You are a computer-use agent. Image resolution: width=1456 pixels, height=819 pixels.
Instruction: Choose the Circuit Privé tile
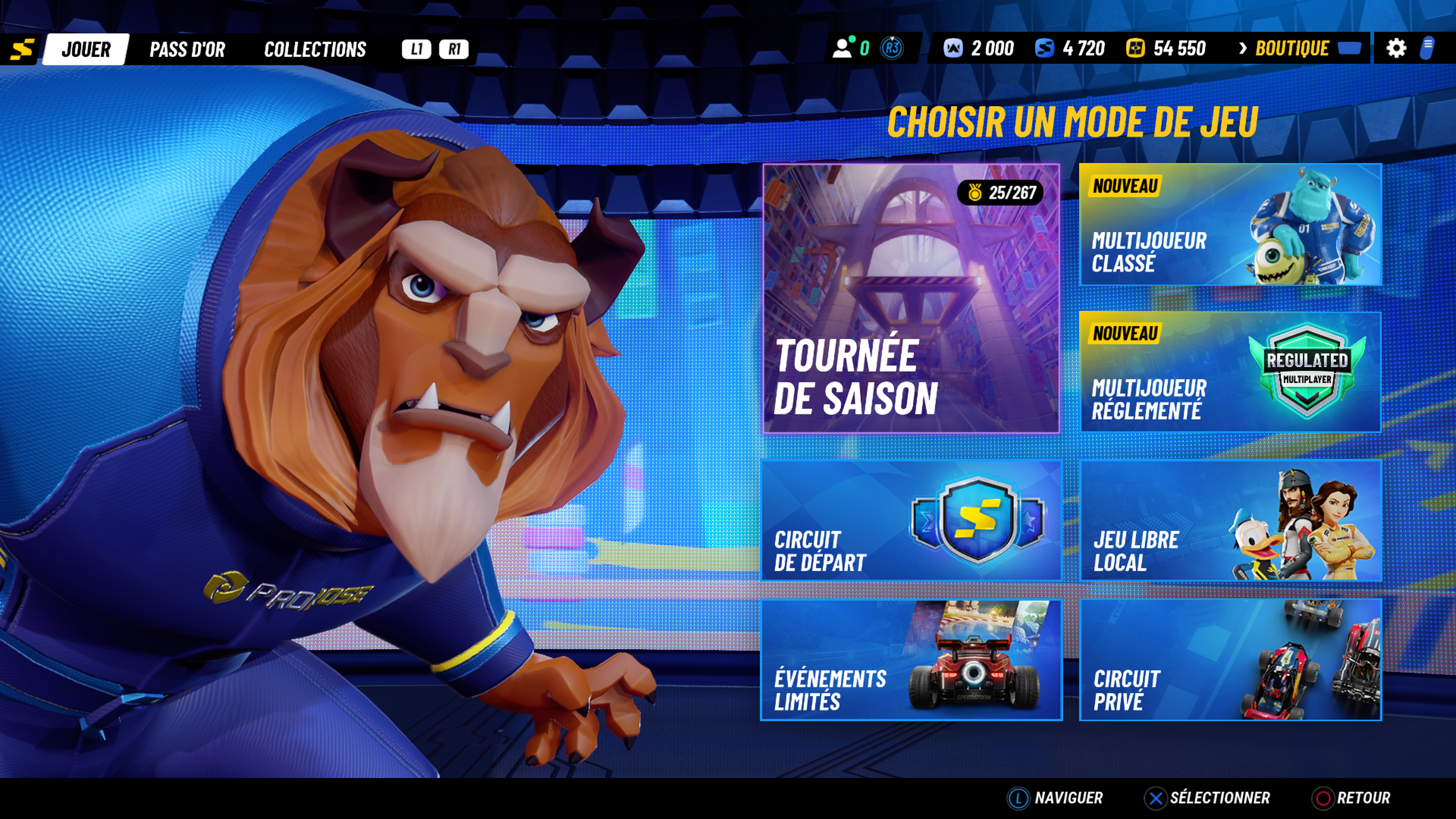pos(1230,660)
